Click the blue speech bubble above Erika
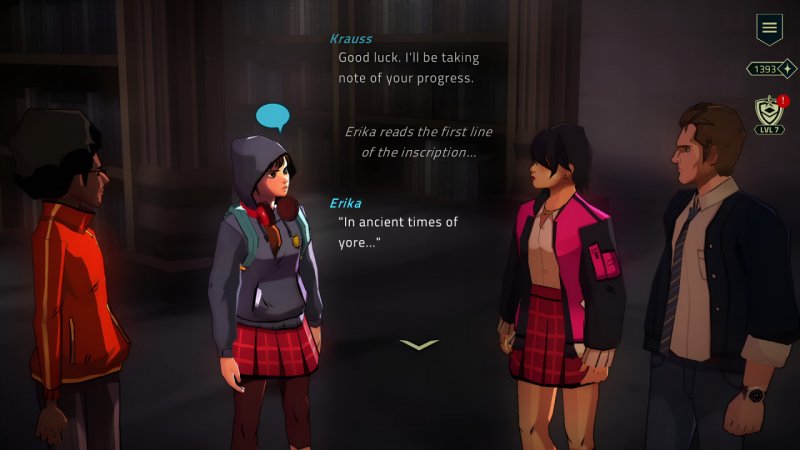 272,117
